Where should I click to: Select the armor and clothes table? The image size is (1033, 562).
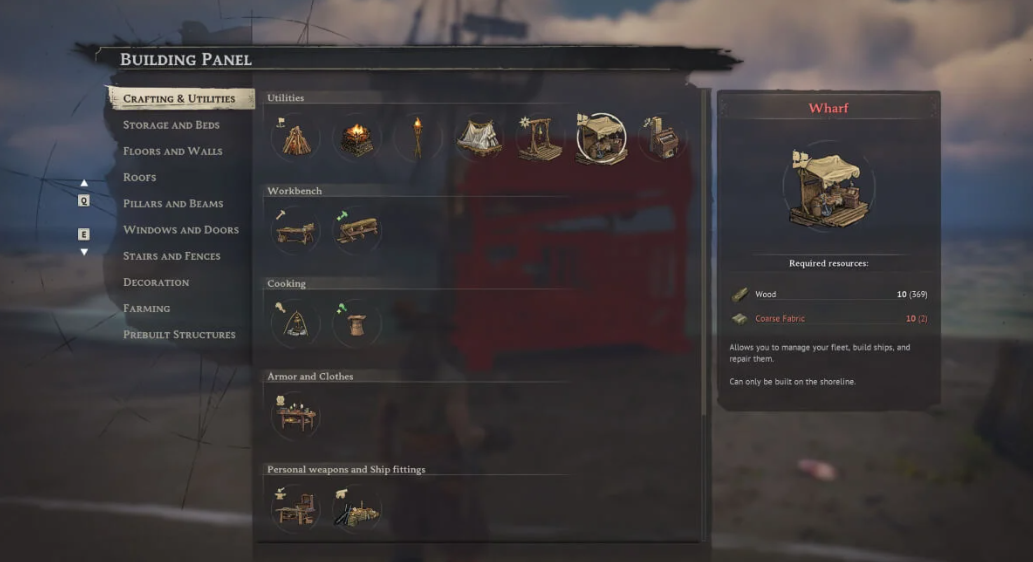pos(295,416)
